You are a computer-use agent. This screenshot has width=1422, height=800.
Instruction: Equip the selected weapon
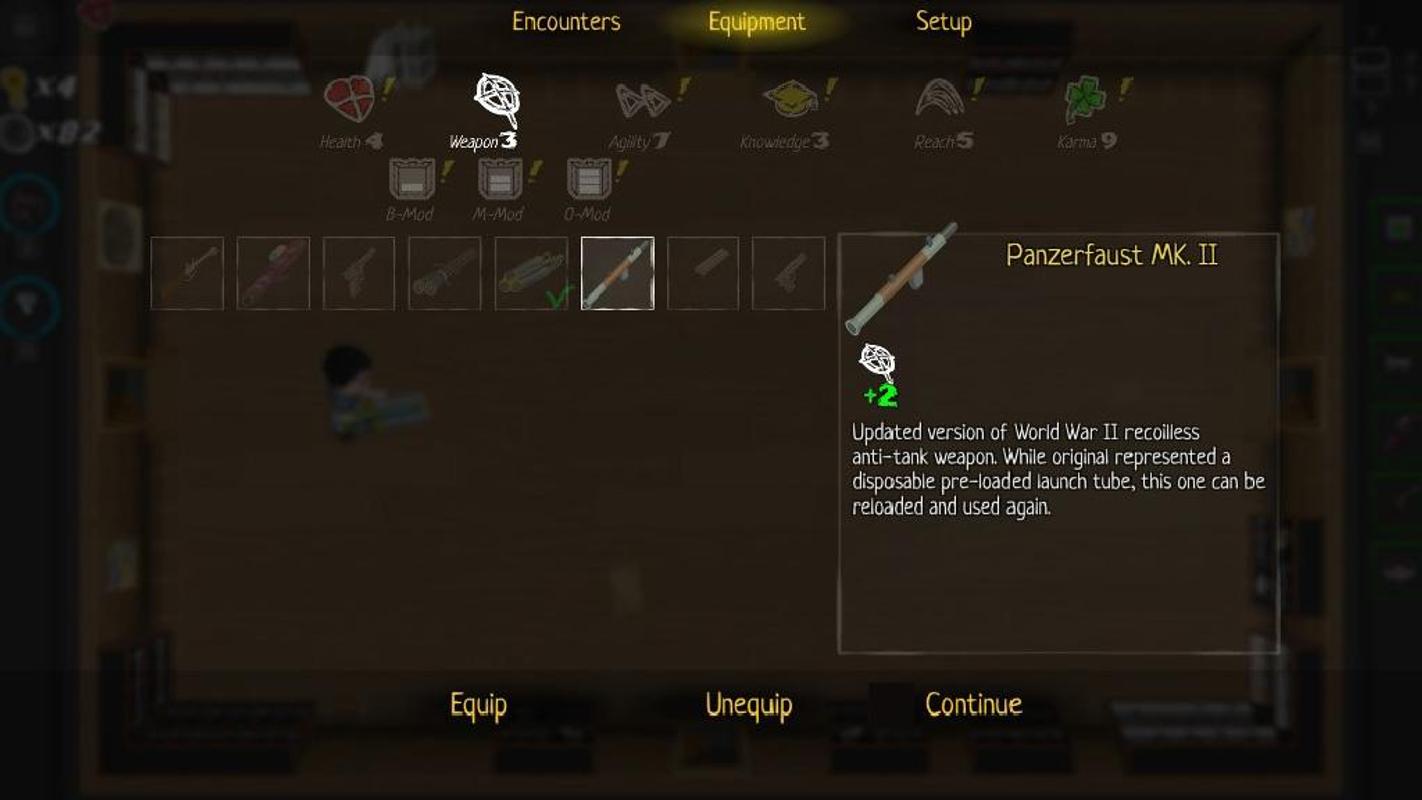tap(478, 705)
